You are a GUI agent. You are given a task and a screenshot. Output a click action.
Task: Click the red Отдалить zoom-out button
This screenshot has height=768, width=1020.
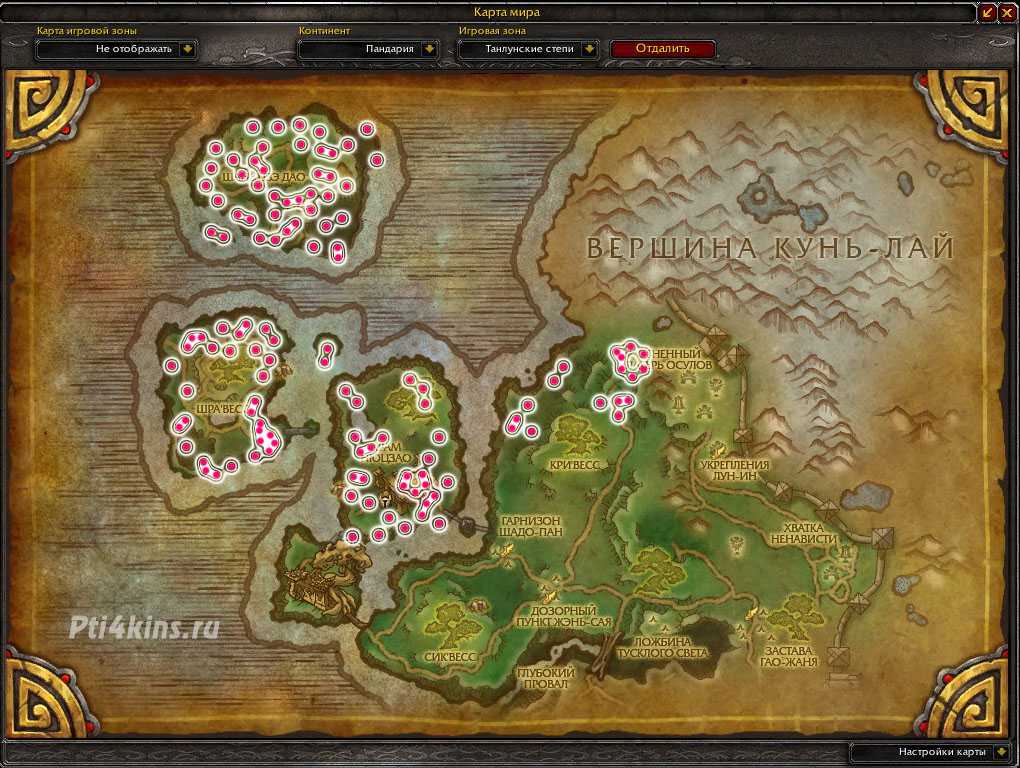662,48
